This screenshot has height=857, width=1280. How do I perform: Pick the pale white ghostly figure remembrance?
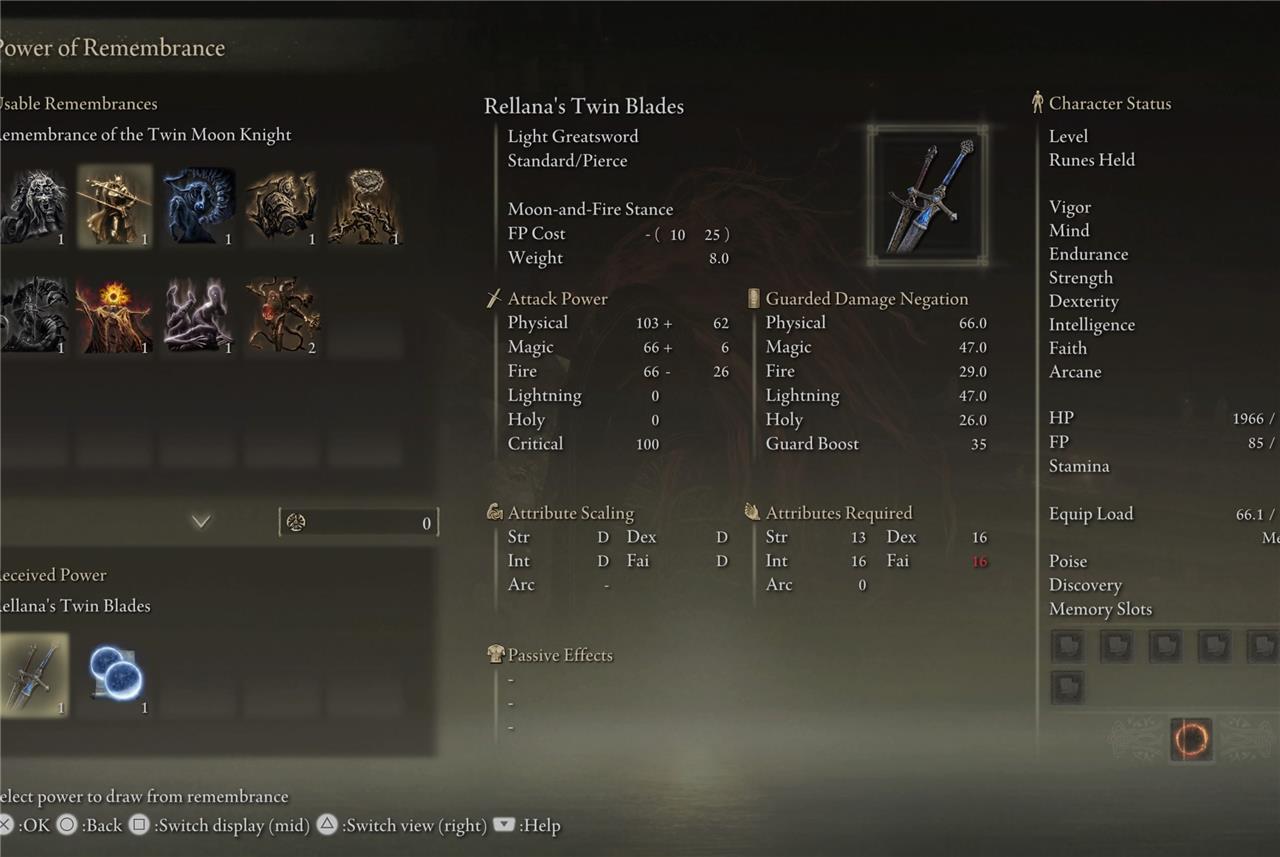point(199,316)
